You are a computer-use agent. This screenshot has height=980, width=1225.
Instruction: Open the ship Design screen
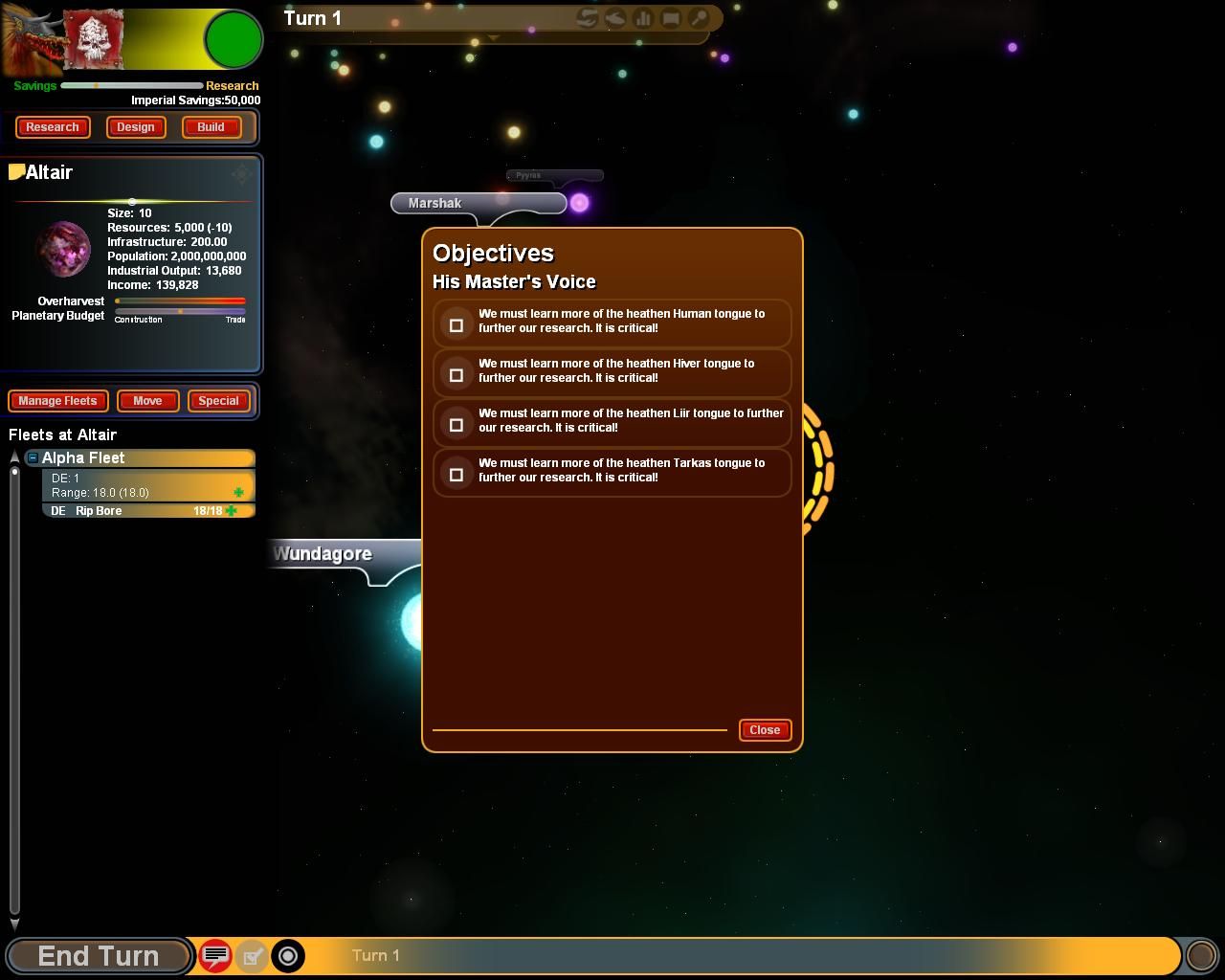pos(136,127)
